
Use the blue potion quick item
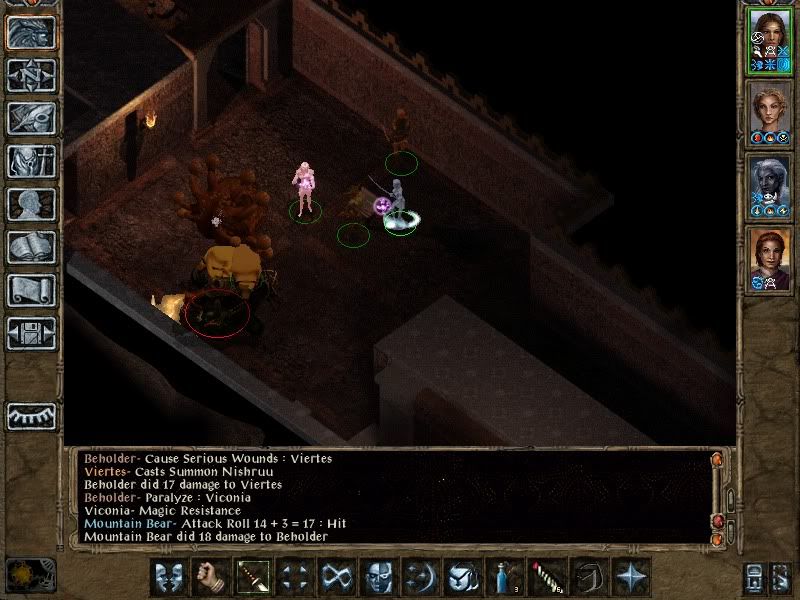coord(503,578)
